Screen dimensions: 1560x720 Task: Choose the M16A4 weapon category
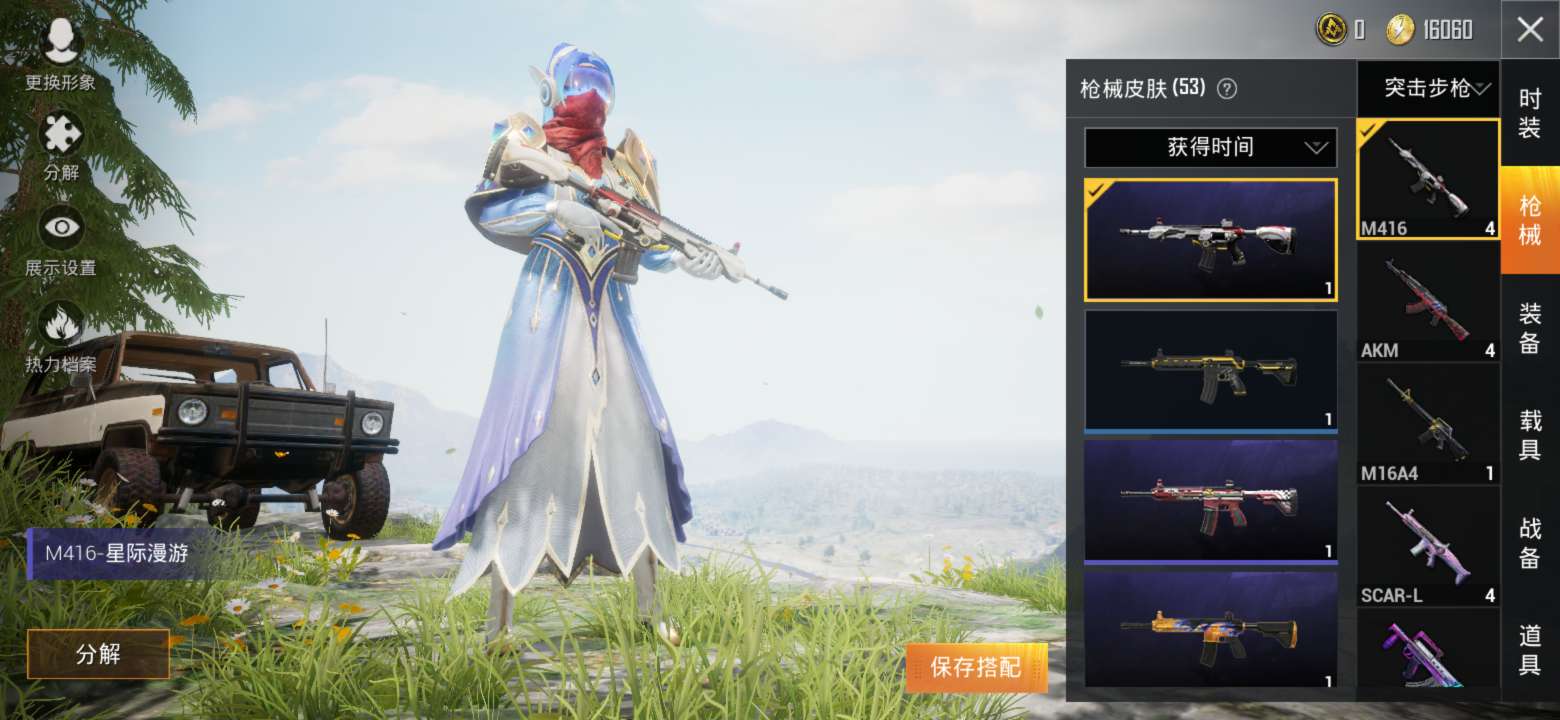coord(1427,424)
